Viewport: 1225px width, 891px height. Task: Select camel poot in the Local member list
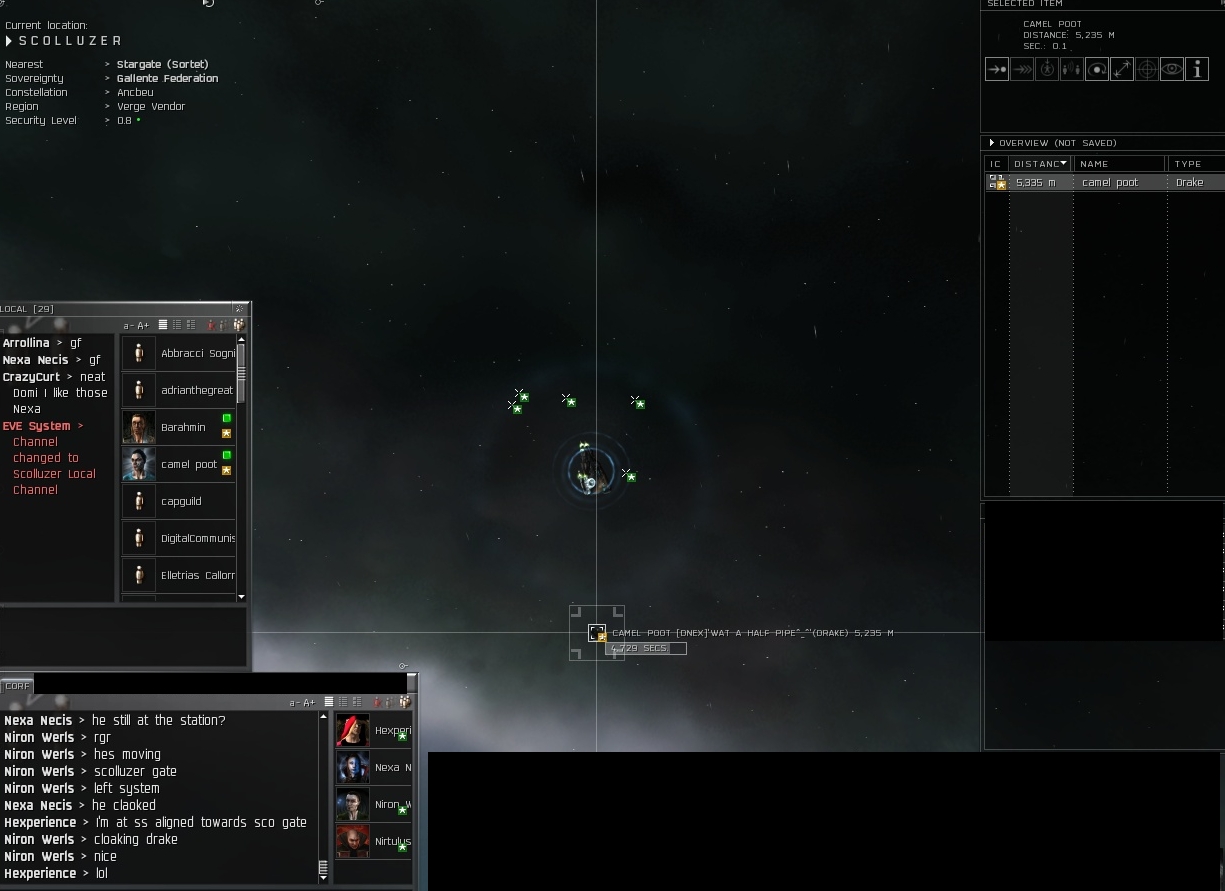[188, 465]
